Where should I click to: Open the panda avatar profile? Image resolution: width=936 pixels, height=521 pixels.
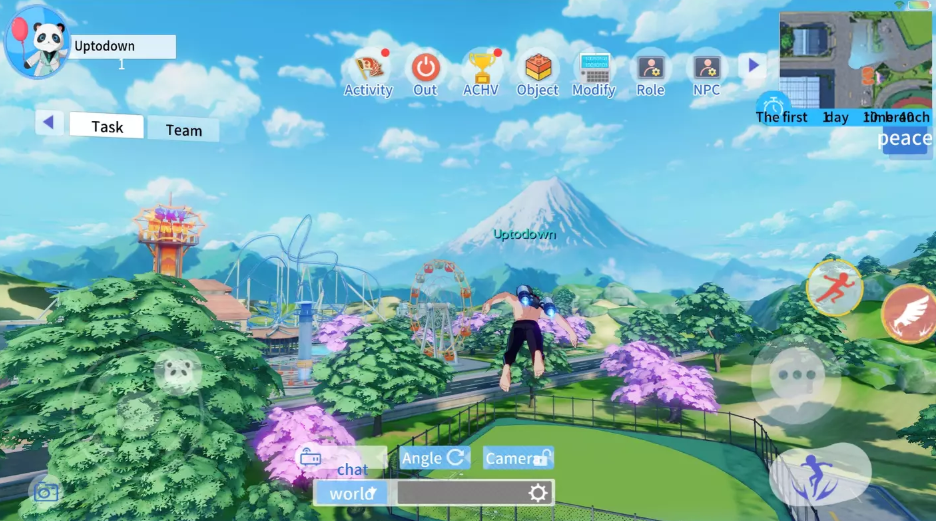(37, 42)
